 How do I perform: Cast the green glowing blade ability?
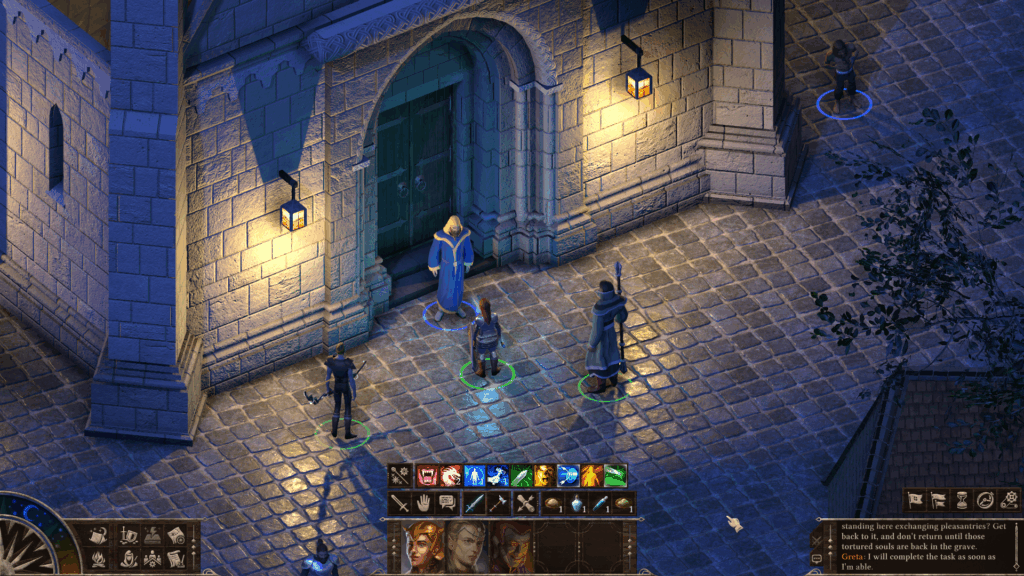pyautogui.click(x=521, y=476)
